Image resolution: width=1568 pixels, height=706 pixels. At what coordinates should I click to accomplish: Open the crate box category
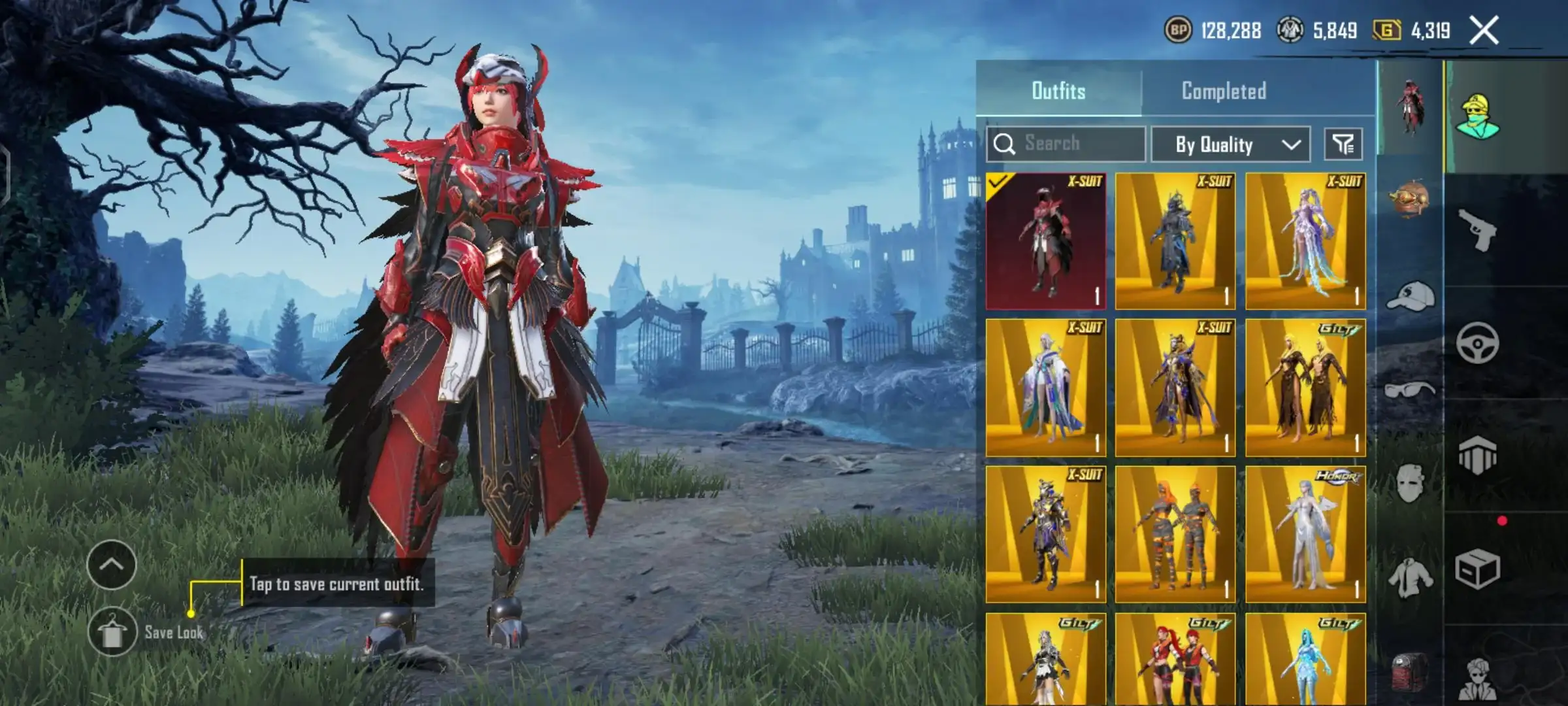(x=1478, y=569)
